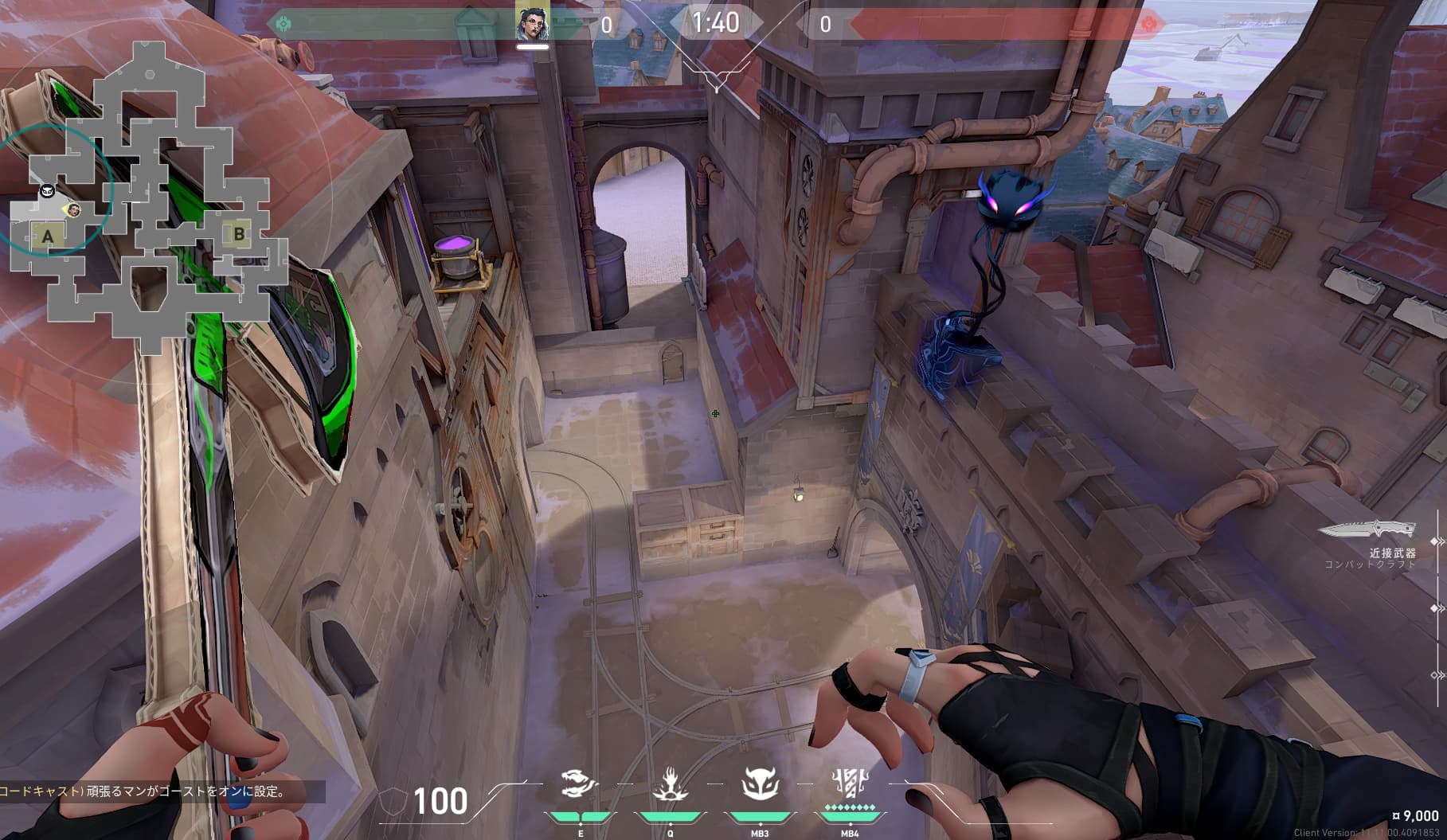
Task: Activate the Seize ability bound to Q
Action: (670, 784)
